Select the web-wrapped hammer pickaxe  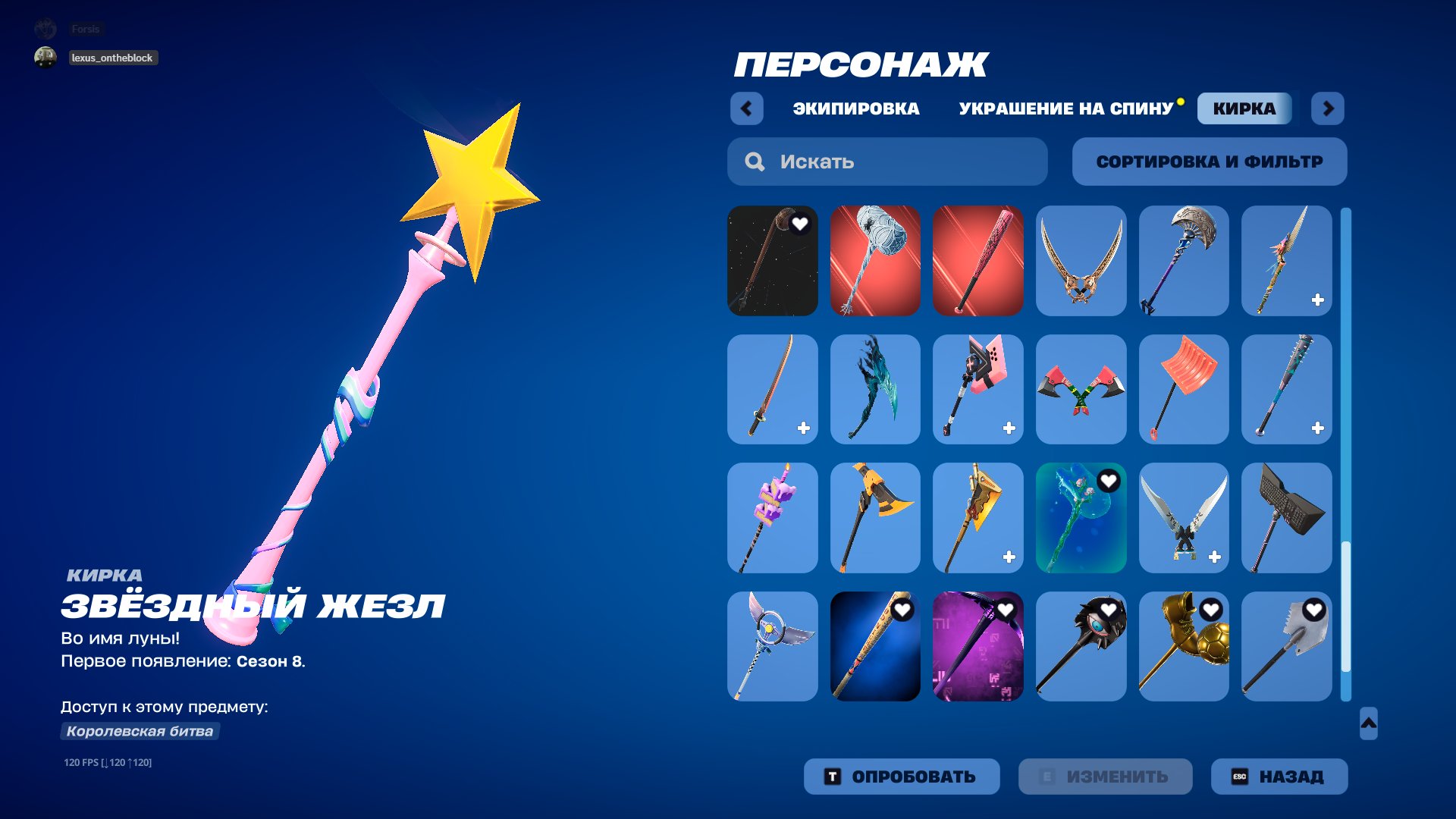(x=875, y=260)
